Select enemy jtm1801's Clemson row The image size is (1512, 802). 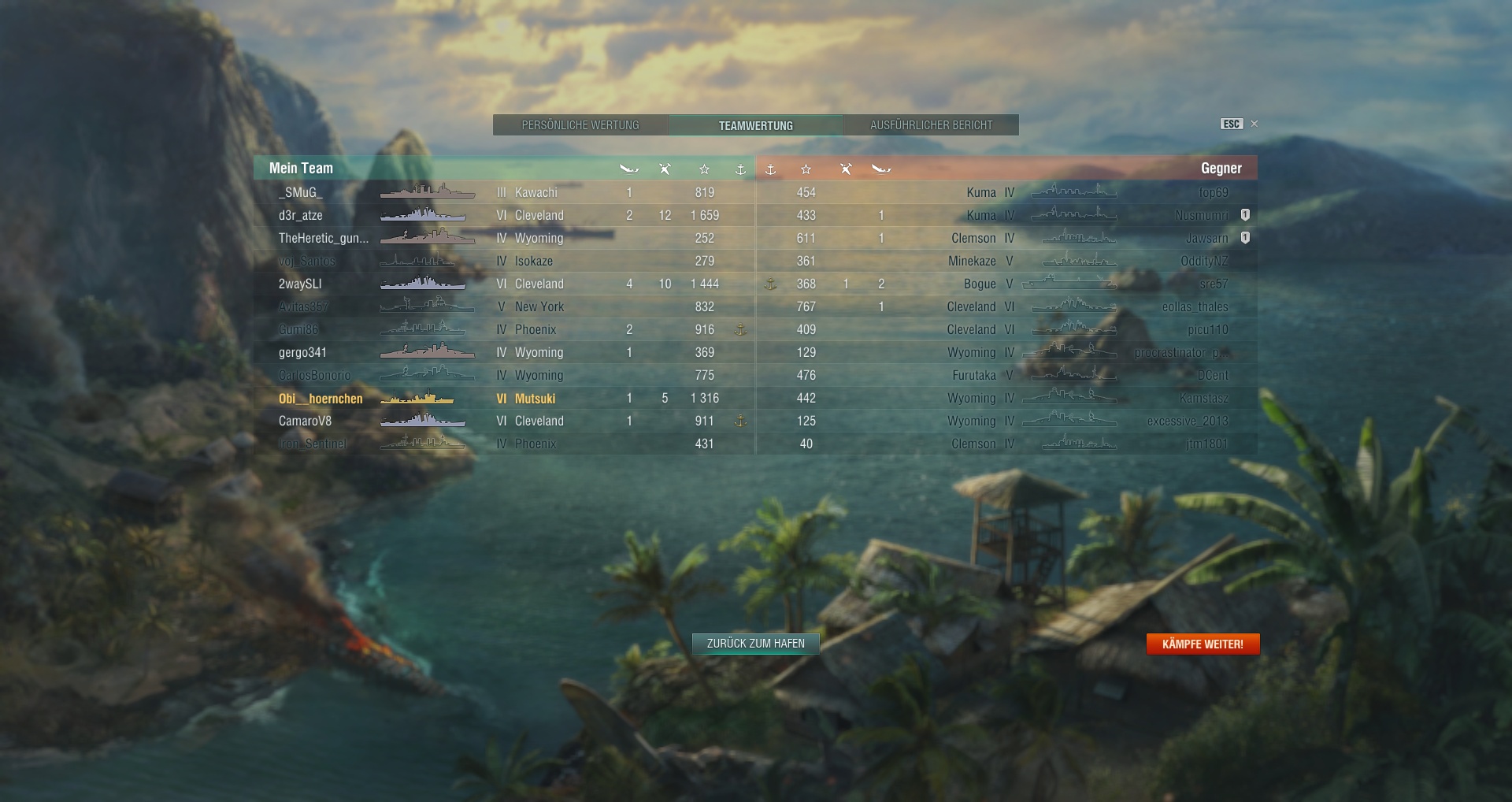pyautogui.click(x=1206, y=444)
